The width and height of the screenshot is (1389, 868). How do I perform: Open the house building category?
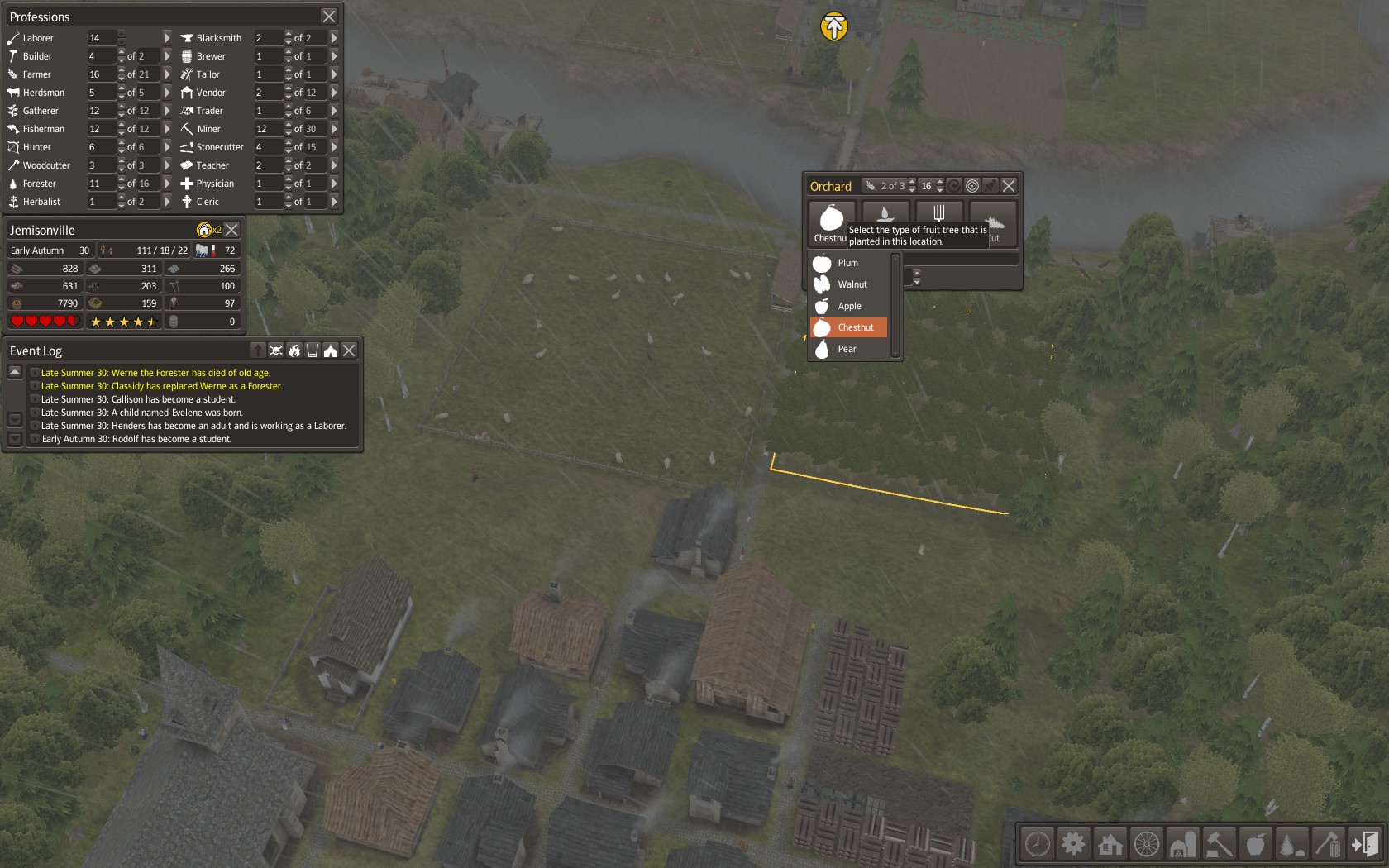pos(1110,844)
